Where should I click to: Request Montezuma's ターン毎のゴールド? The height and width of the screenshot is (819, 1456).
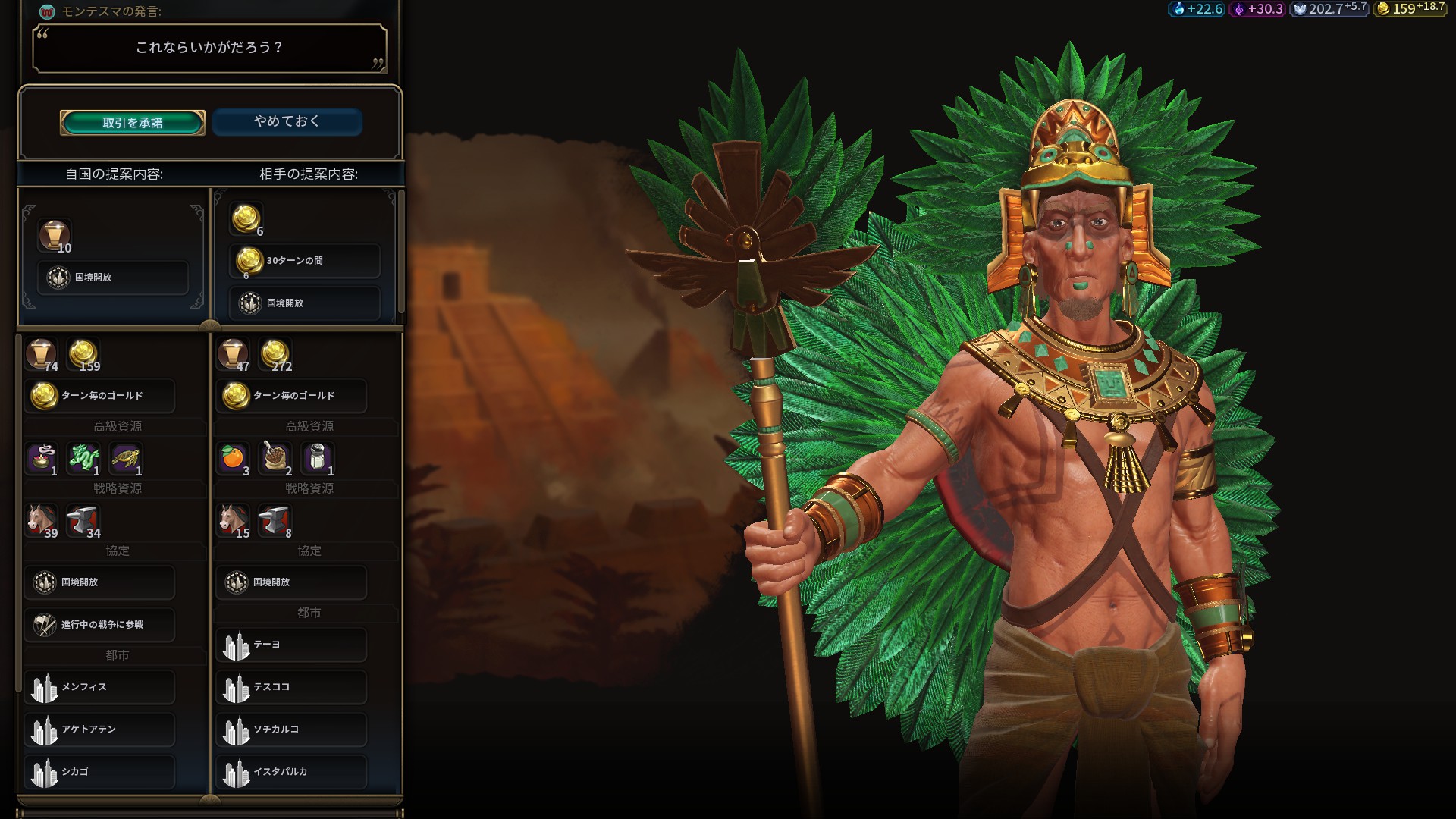click(291, 396)
